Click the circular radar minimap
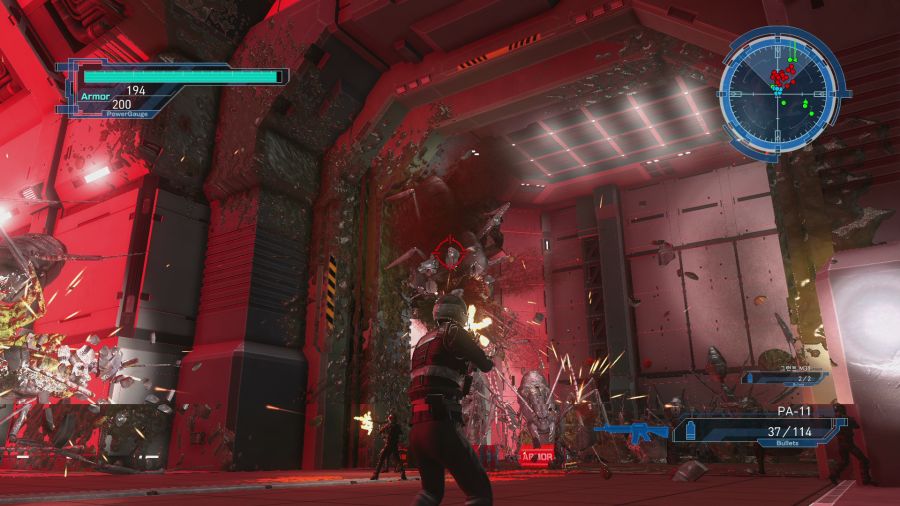The image size is (900, 506). (782, 88)
